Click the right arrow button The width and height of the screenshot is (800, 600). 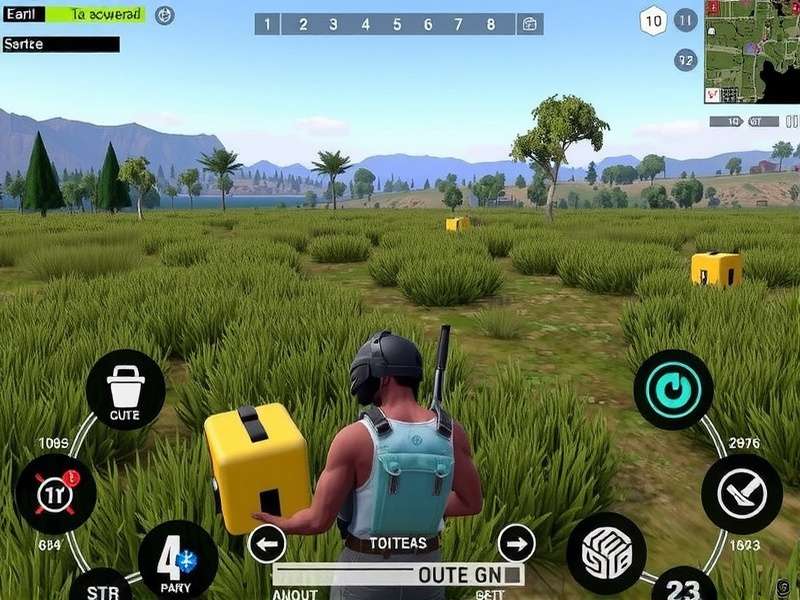516,544
